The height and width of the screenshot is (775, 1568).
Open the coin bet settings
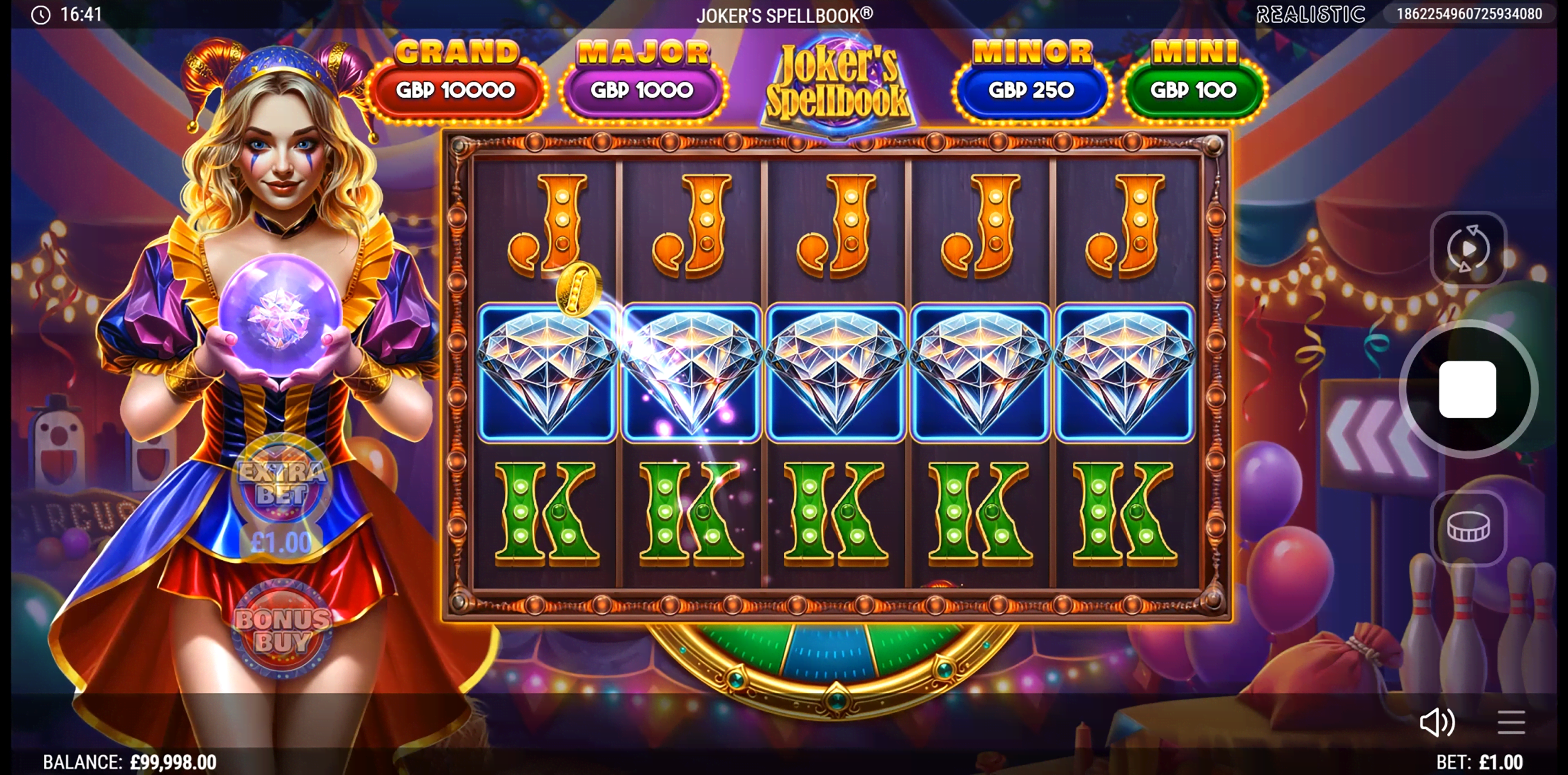1468,527
